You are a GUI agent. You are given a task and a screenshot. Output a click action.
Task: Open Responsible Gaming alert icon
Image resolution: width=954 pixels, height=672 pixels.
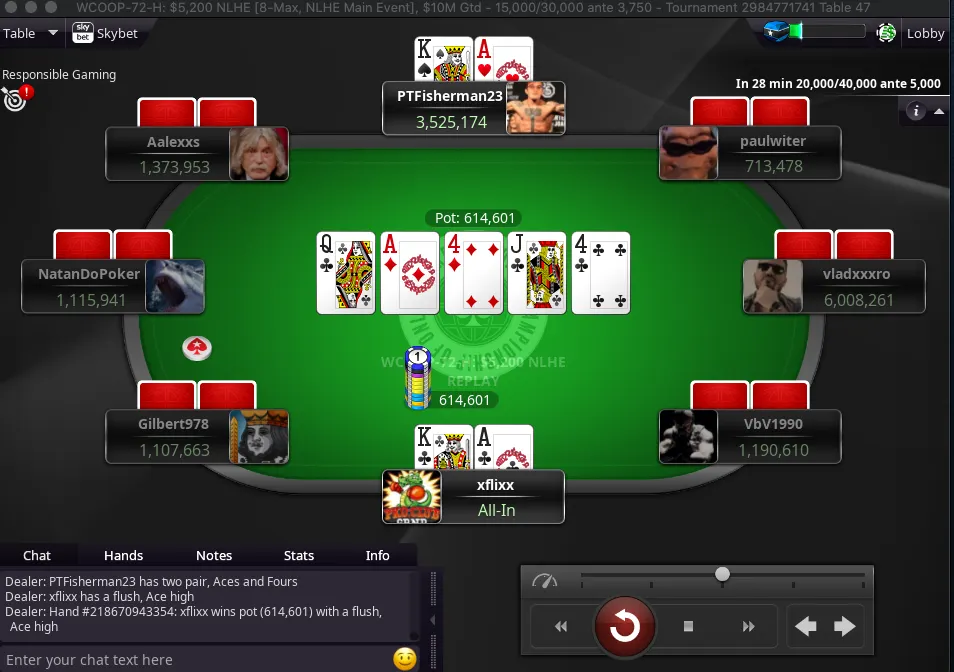[15, 97]
